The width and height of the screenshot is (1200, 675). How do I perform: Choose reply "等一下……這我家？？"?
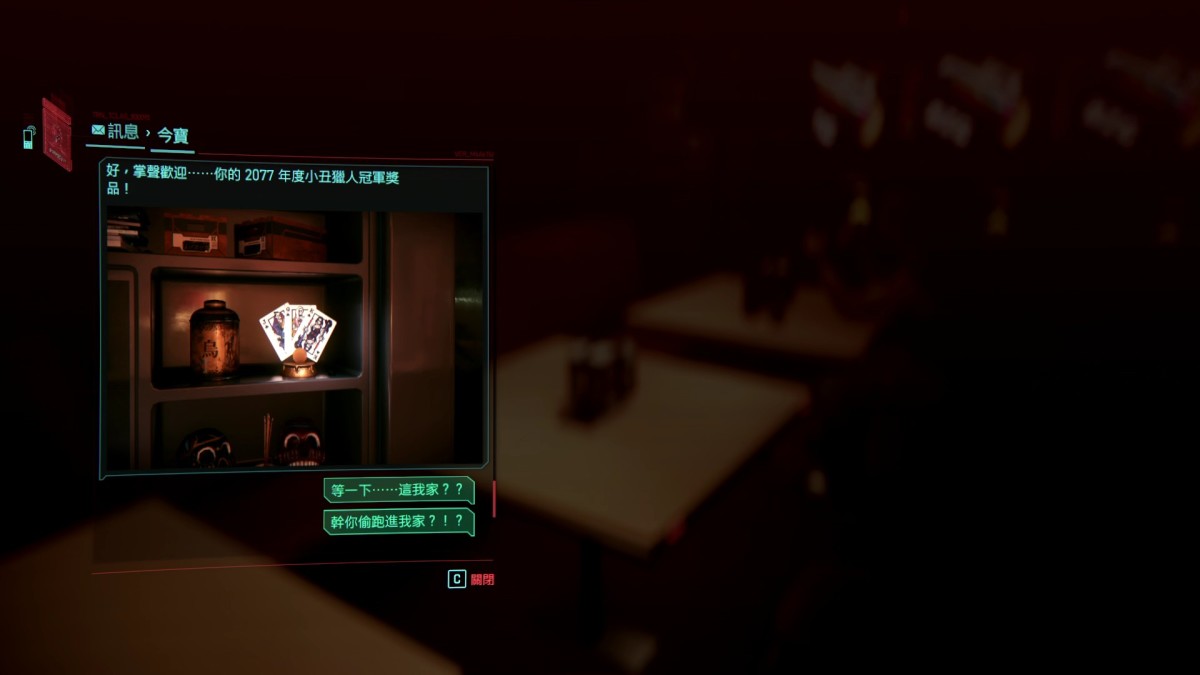(x=398, y=491)
